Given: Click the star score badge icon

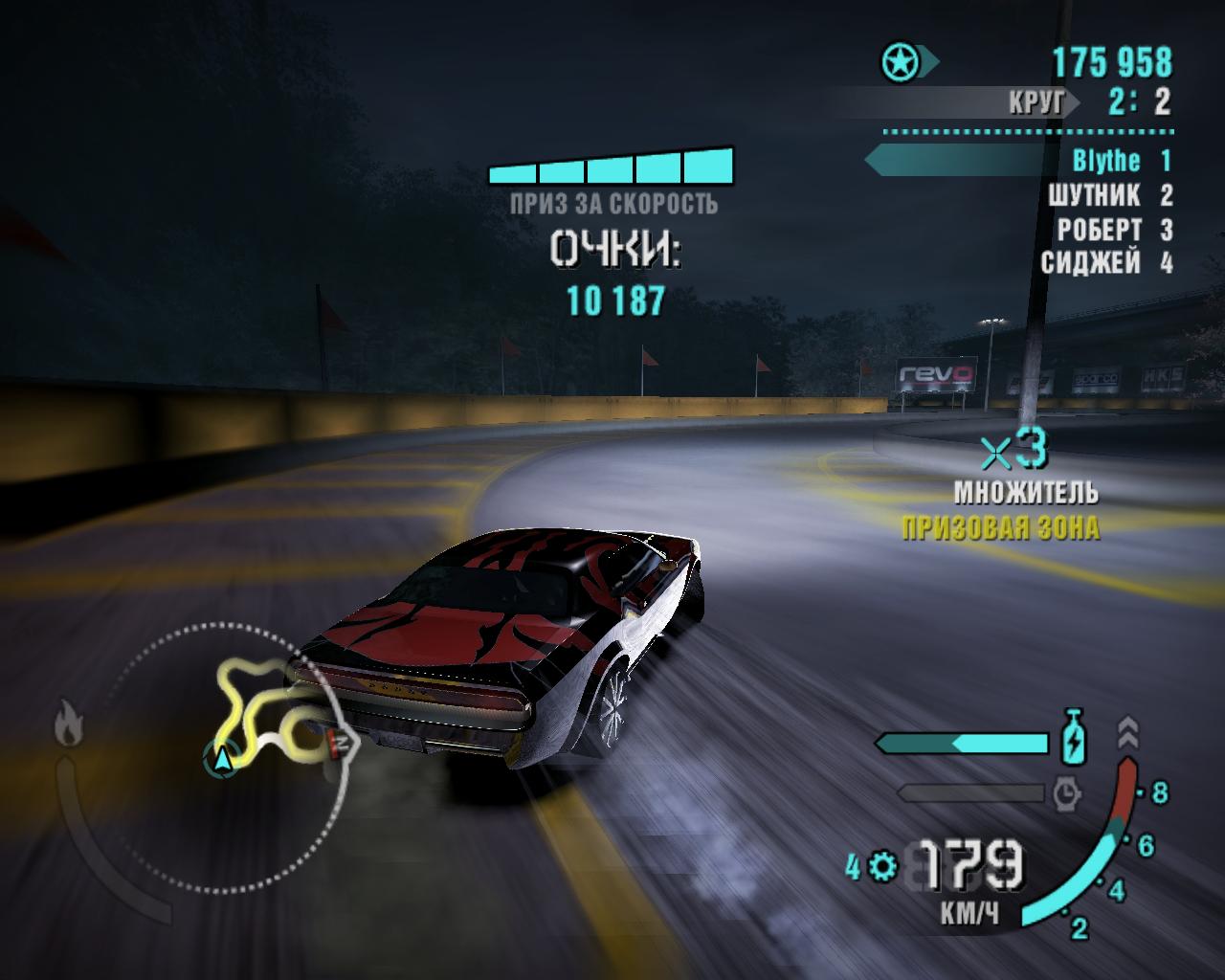Looking at the screenshot, I should [901, 63].
